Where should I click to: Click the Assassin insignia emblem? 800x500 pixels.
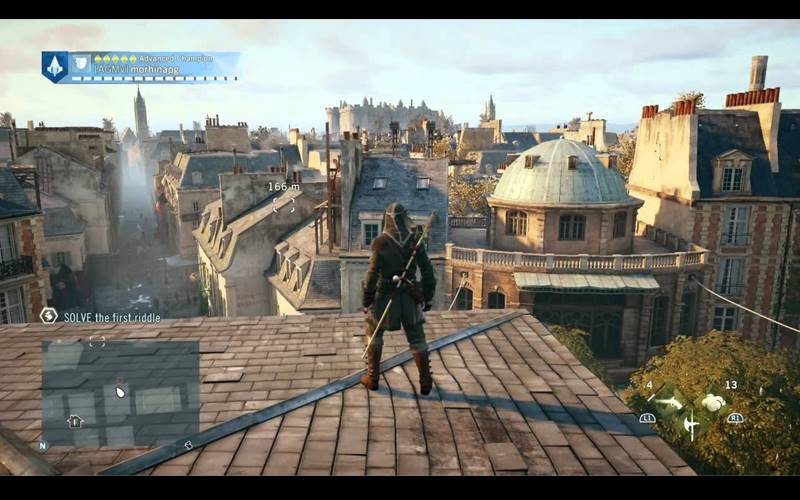(x=54, y=66)
